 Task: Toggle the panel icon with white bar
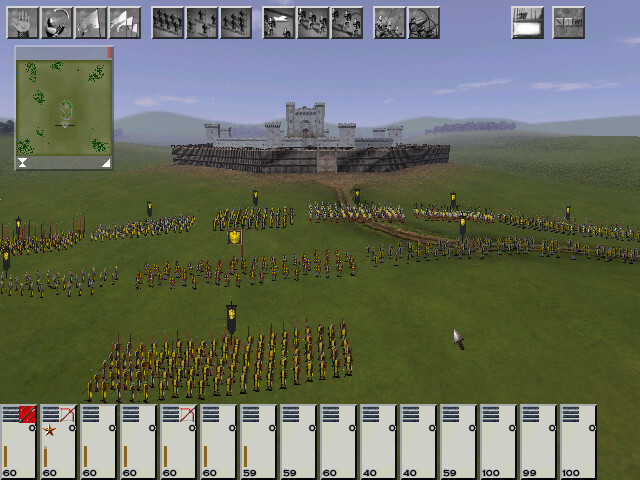pos(527,22)
